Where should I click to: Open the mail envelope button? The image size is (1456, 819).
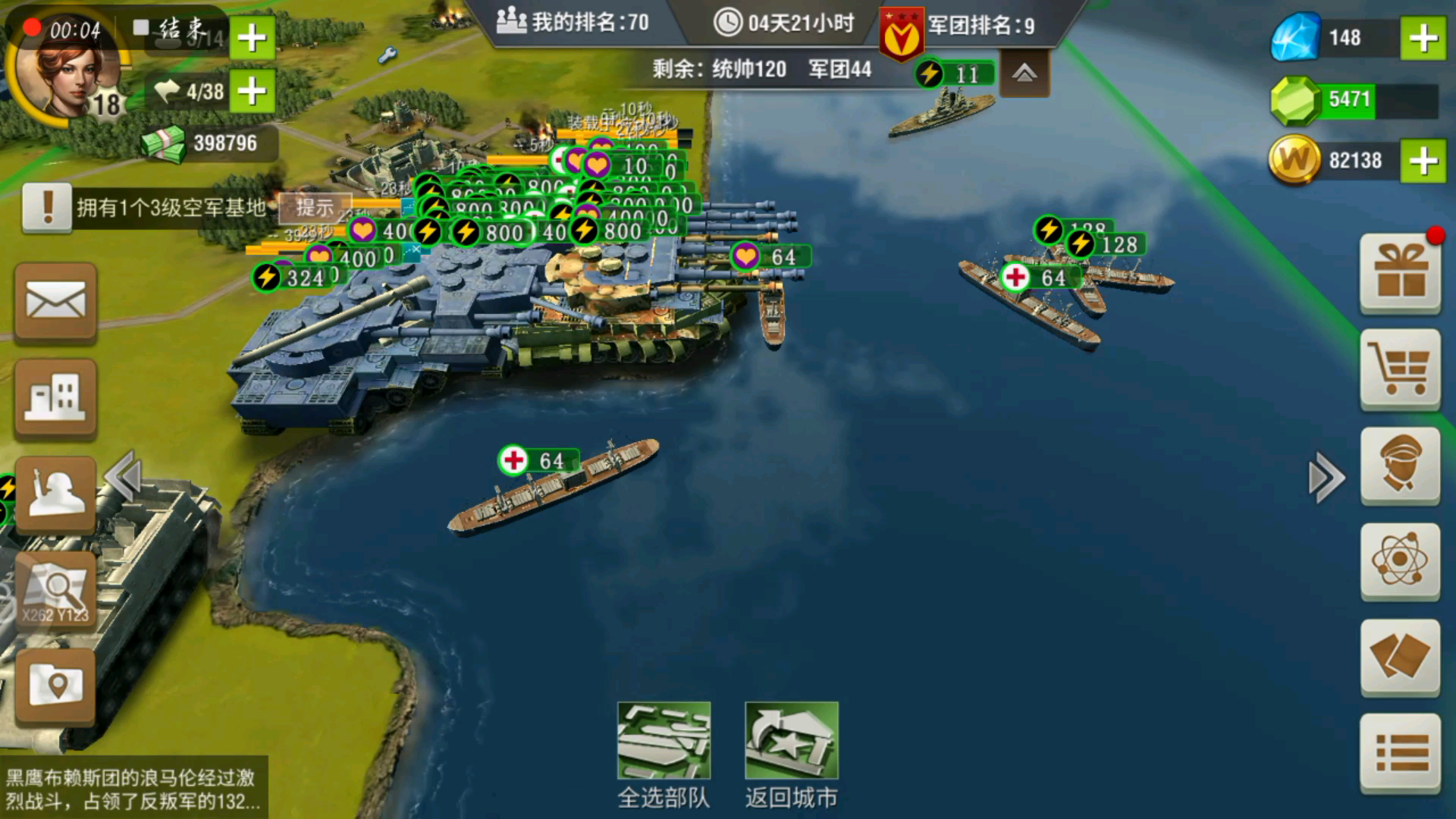pos(55,303)
